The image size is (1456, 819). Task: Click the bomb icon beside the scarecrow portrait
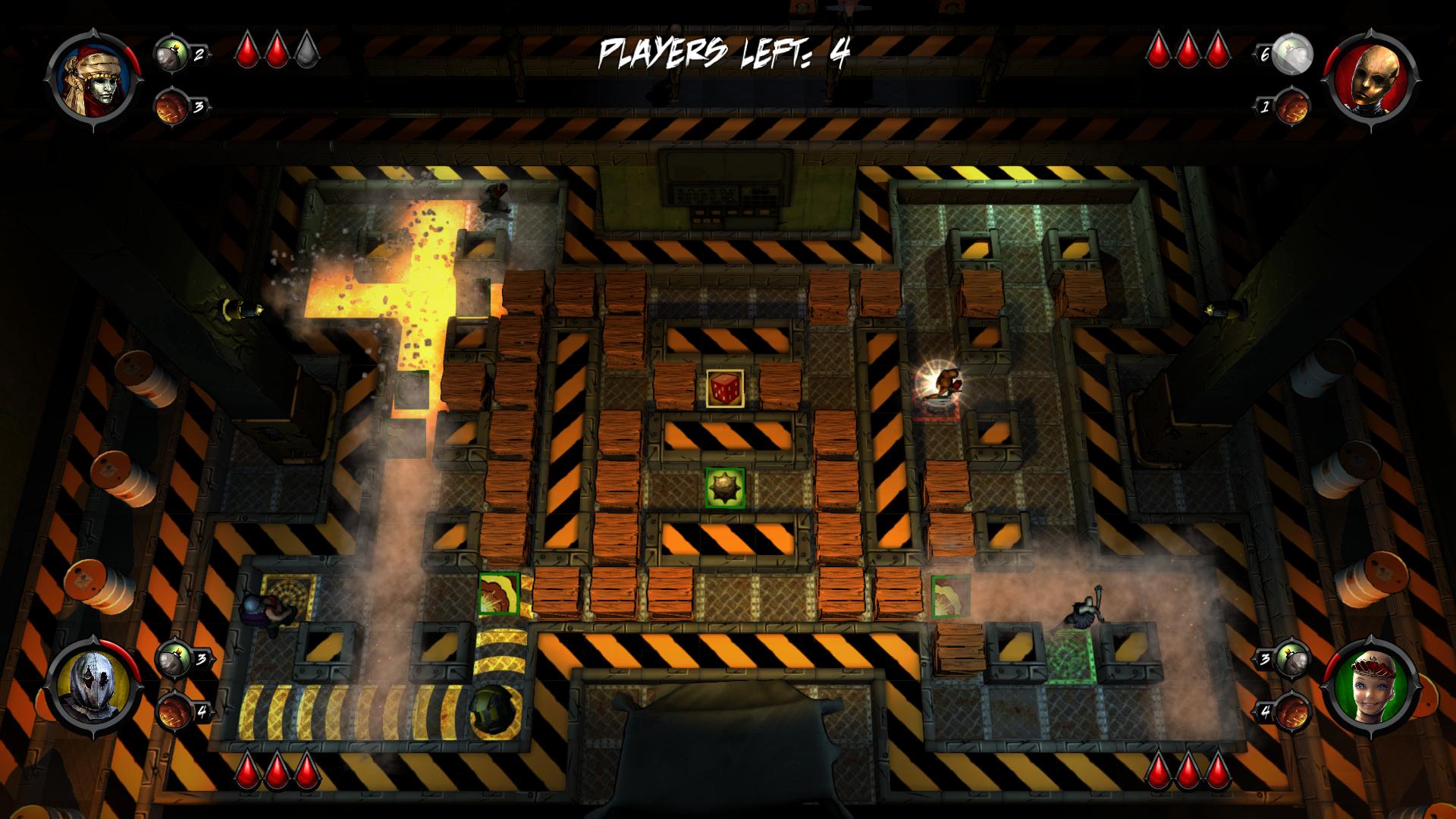171,658
